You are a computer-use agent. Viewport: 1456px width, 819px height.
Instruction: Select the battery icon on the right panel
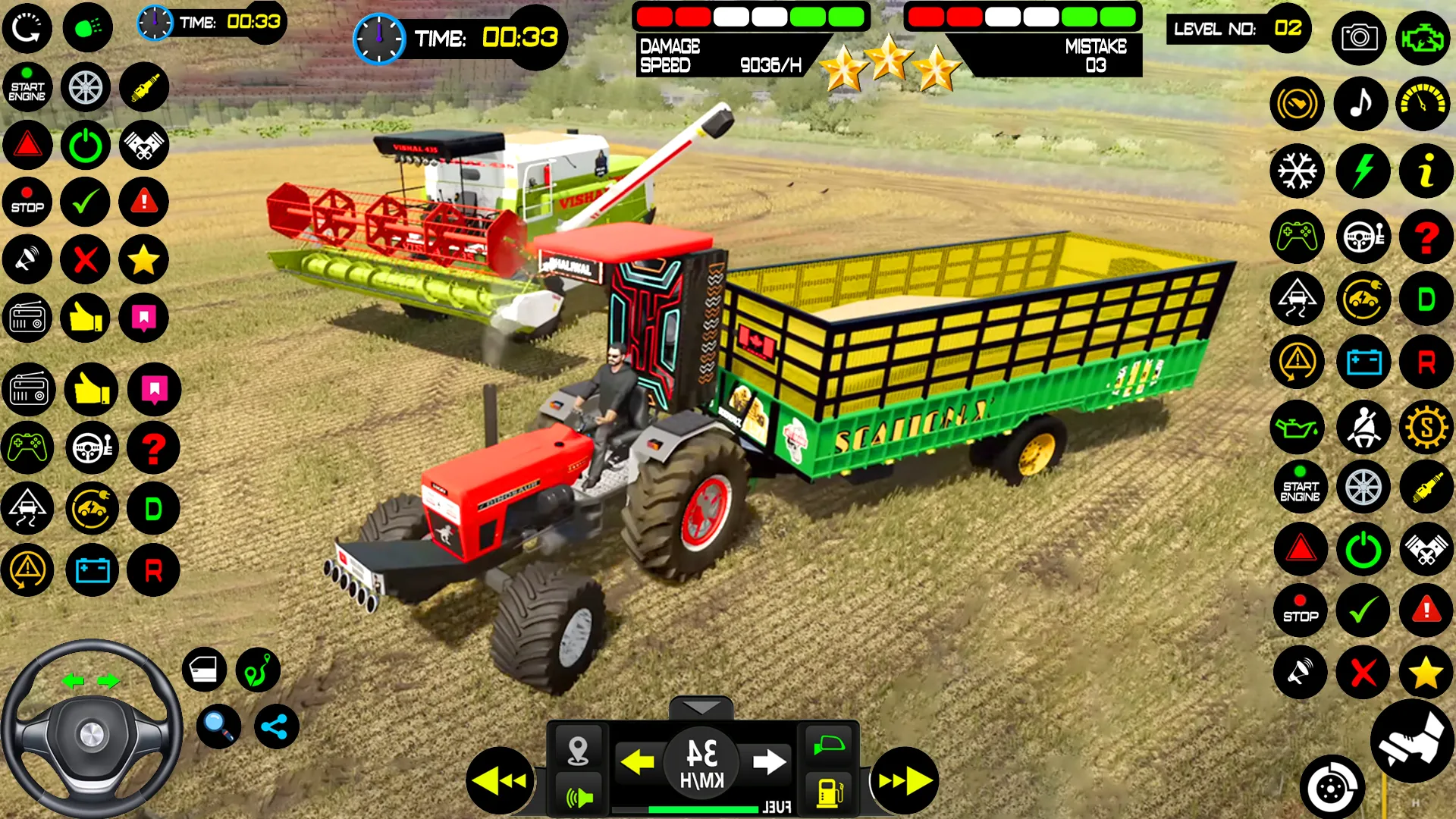coord(1363,362)
